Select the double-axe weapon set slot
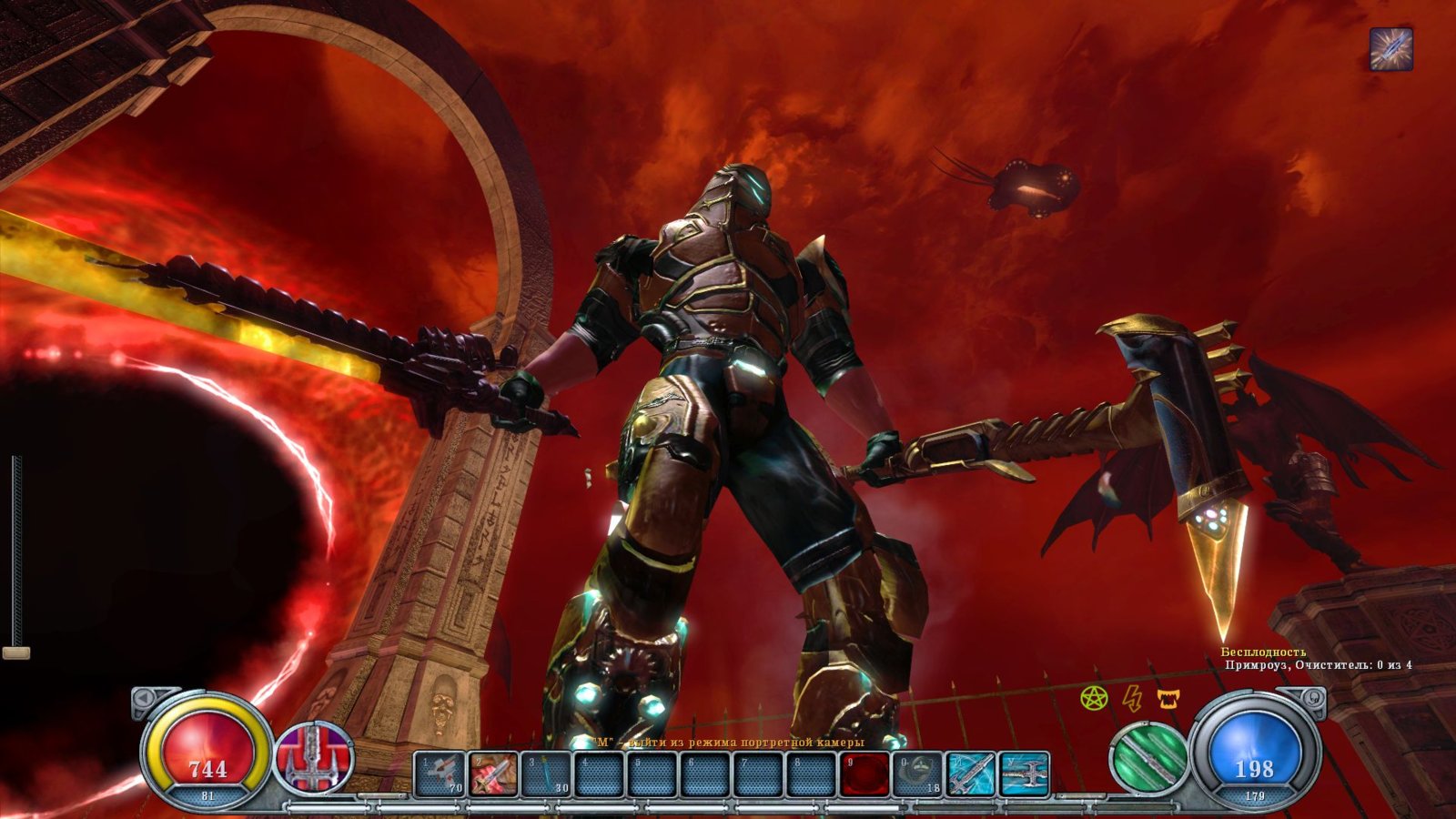1456x819 pixels. tap(1025, 774)
